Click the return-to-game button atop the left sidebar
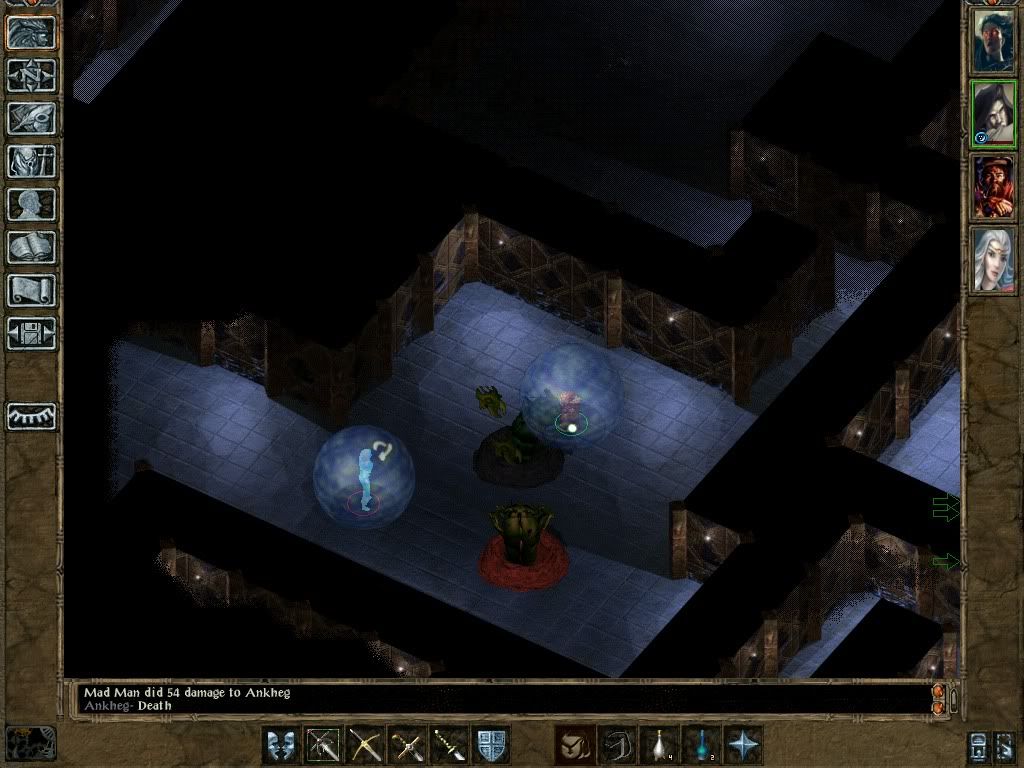This screenshot has width=1024, height=768. pyautogui.click(x=32, y=32)
